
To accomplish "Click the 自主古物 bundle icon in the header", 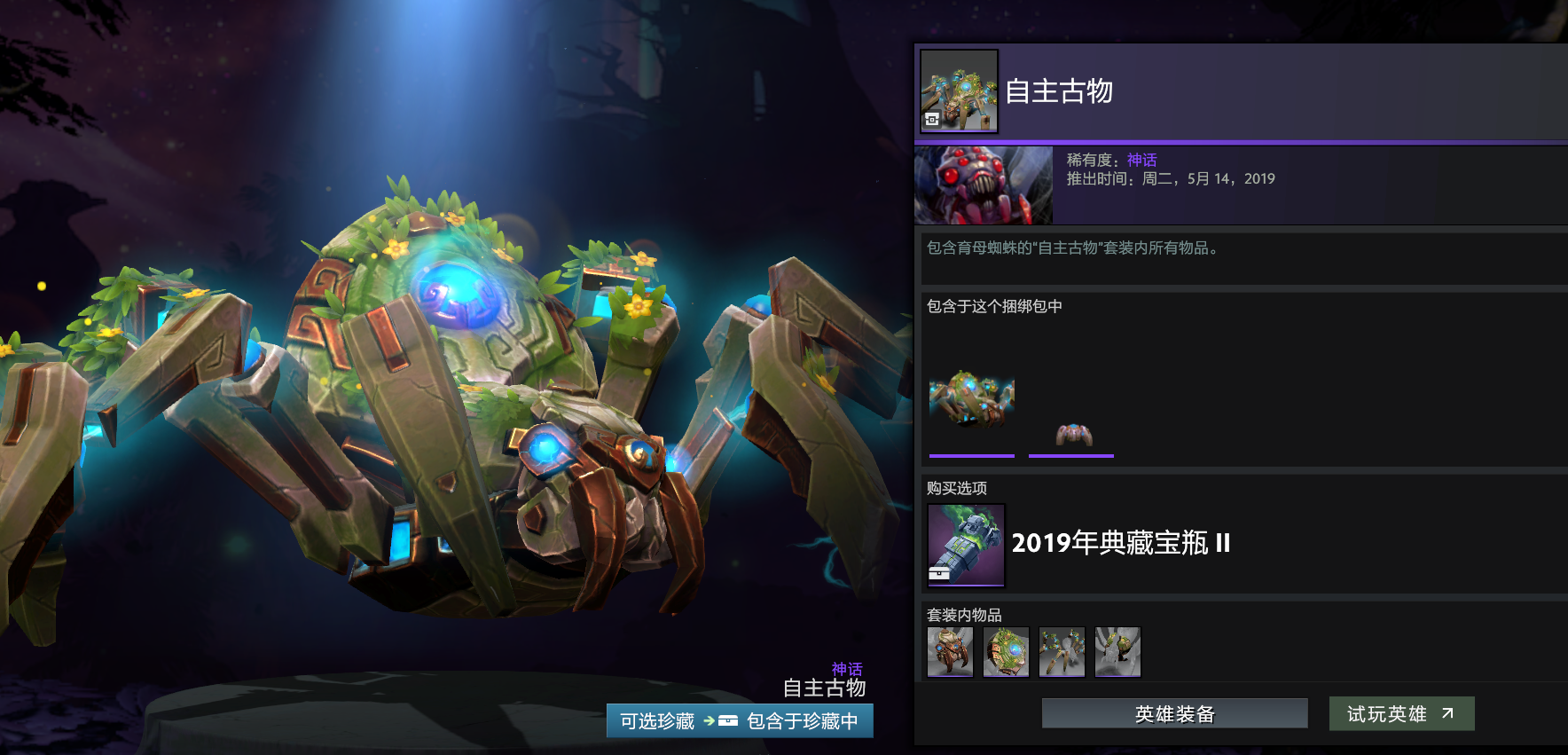I will pyautogui.click(x=958, y=91).
